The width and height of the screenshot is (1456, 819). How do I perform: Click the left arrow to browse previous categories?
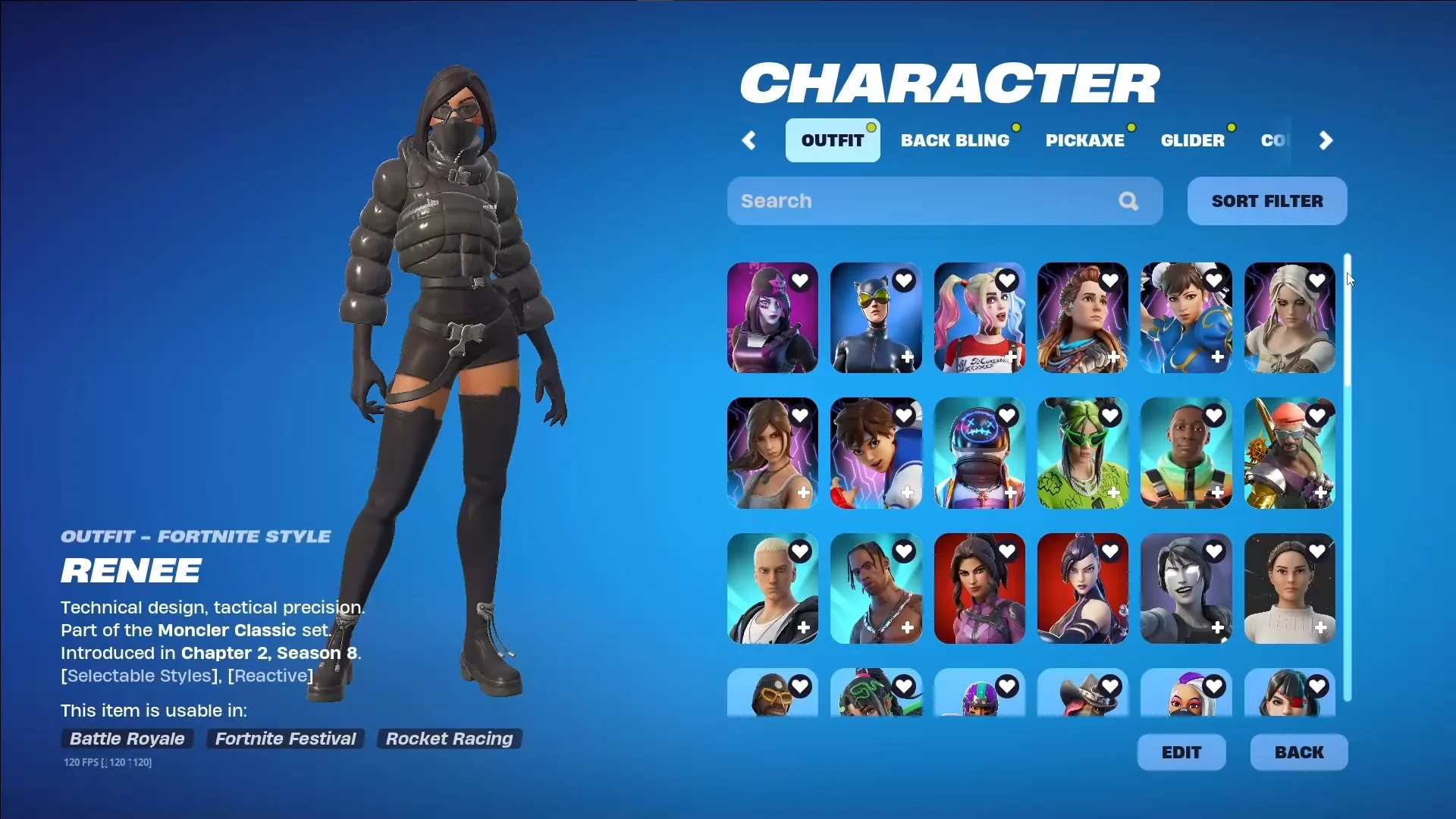[749, 140]
